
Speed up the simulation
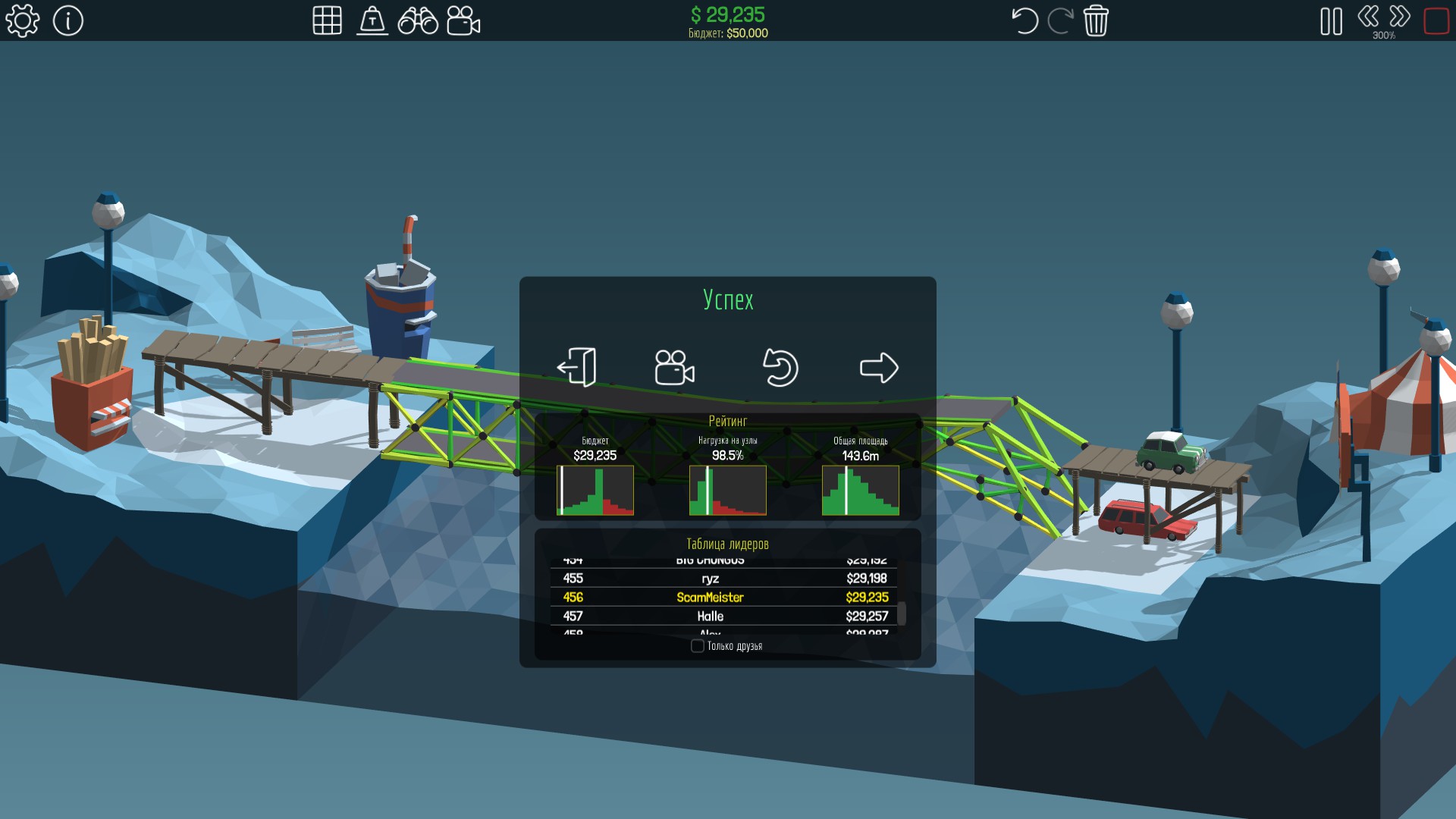click(1400, 16)
